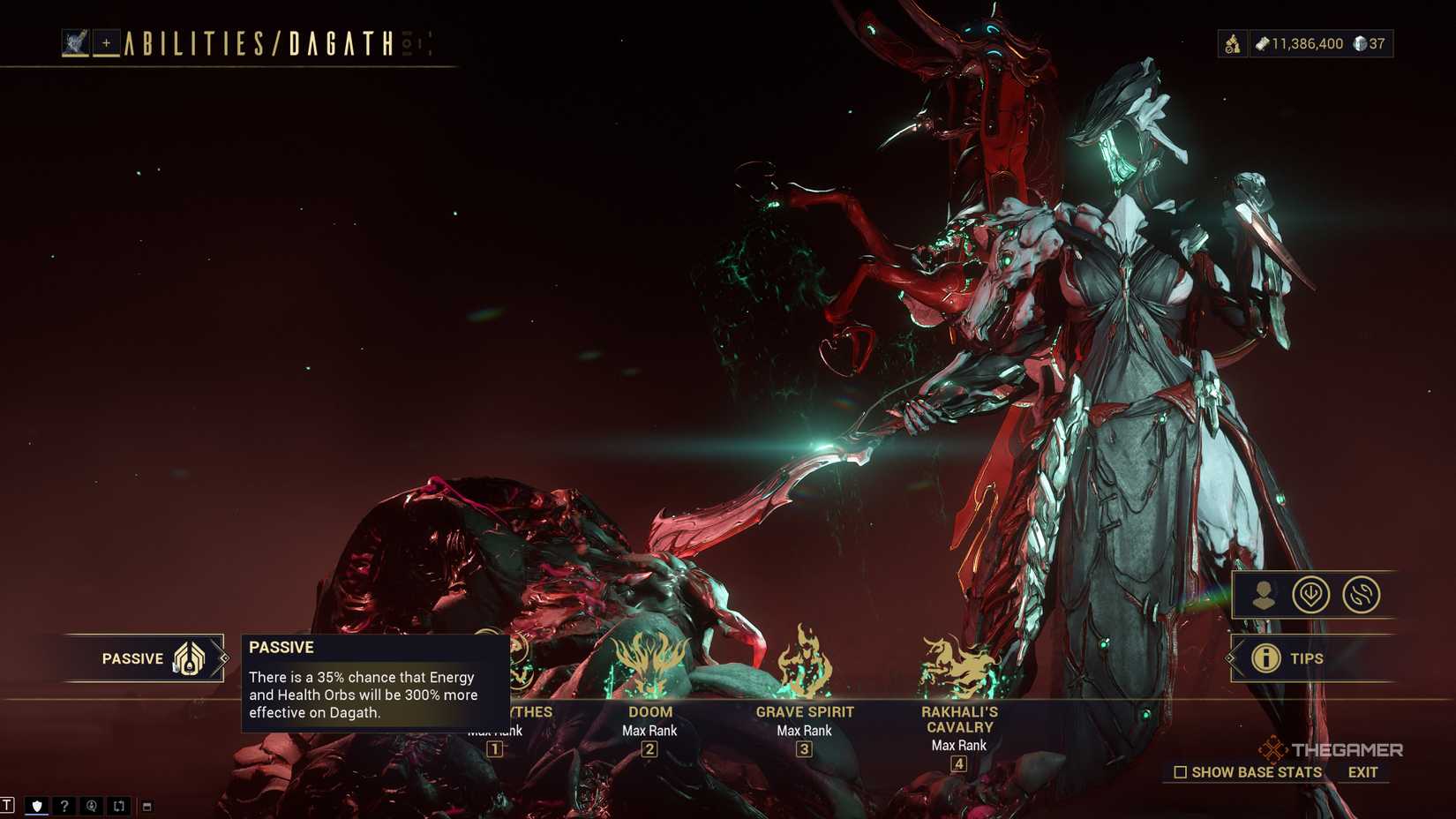Select the Doom ability icon
1456x819 pixels.
click(x=649, y=660)
